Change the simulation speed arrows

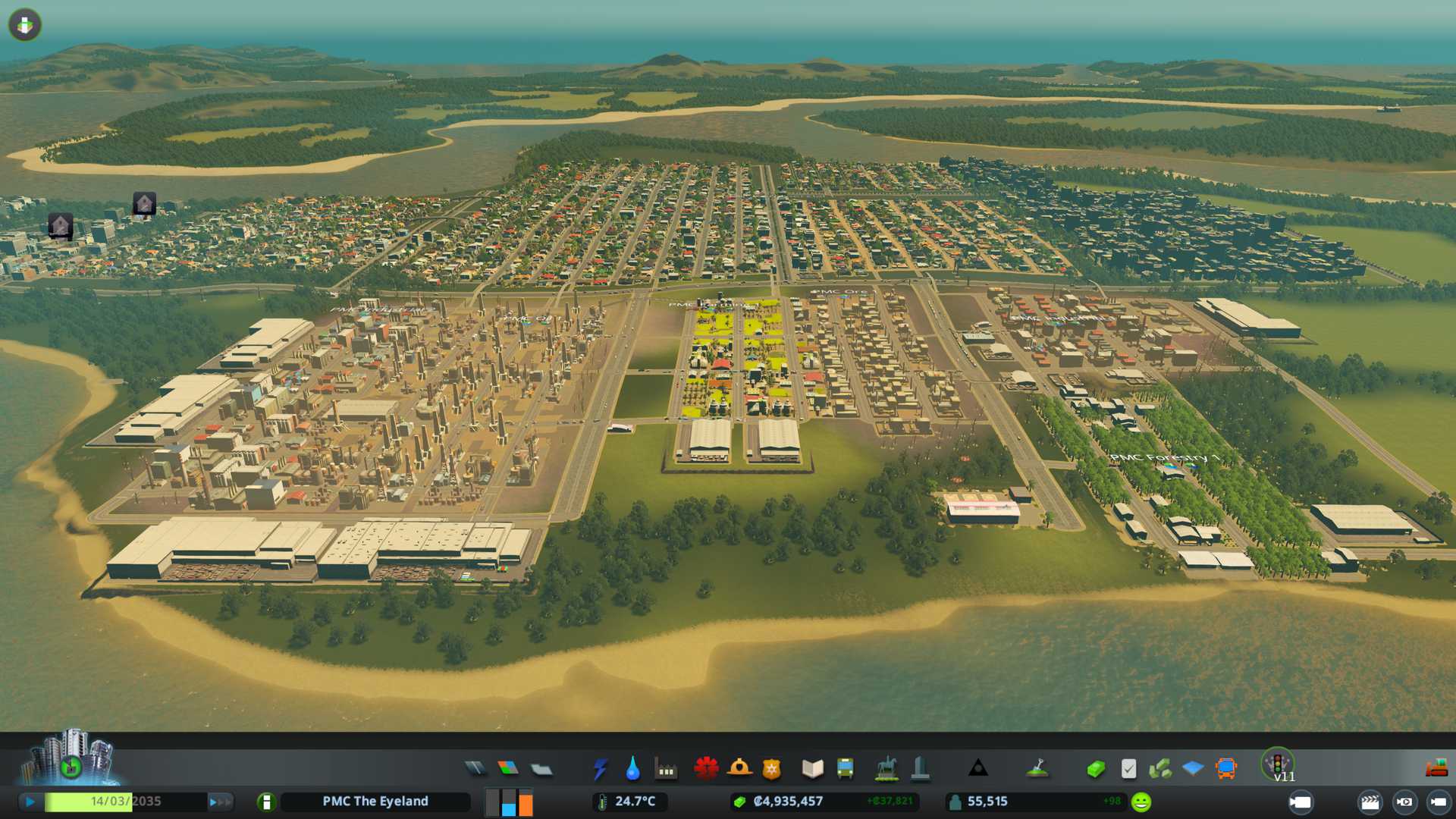(220, 802)
